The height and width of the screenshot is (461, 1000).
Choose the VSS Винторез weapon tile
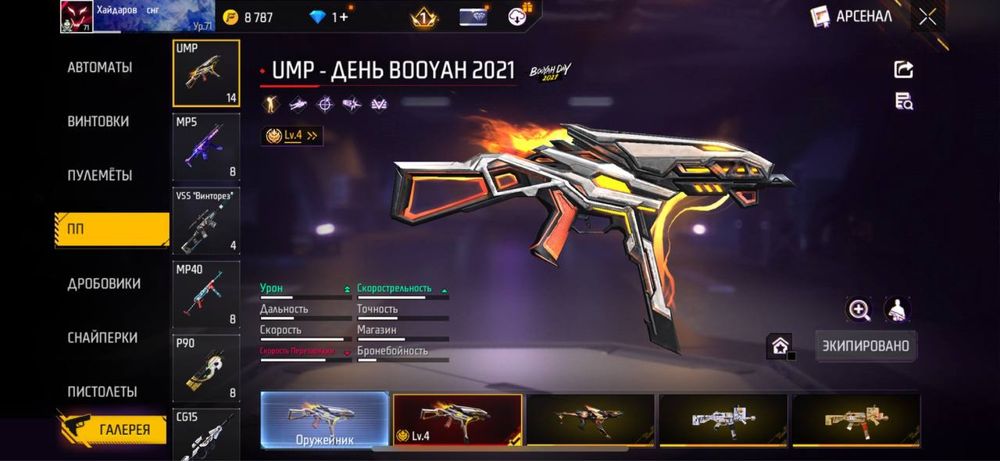pos(206,221)
